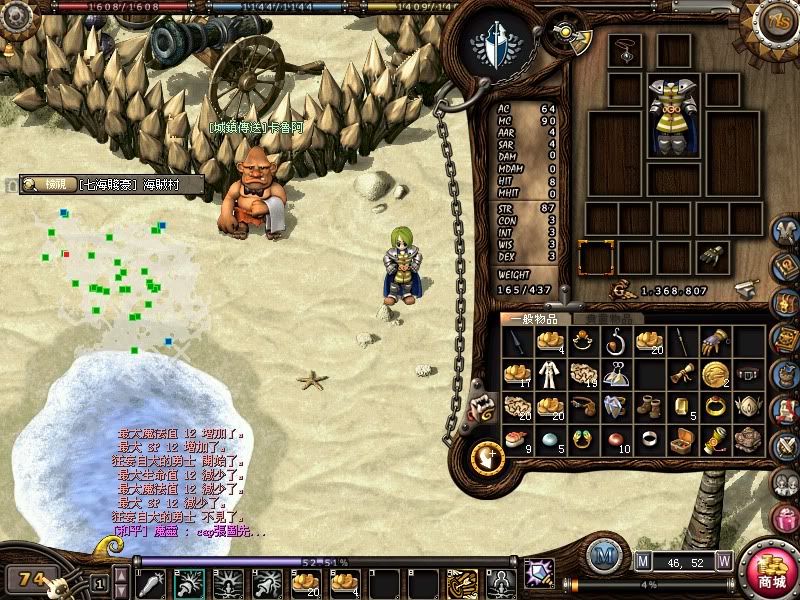Select the 一般物品 inventory tab
This screenshot has height=600, width=800.
coord(534,319)
